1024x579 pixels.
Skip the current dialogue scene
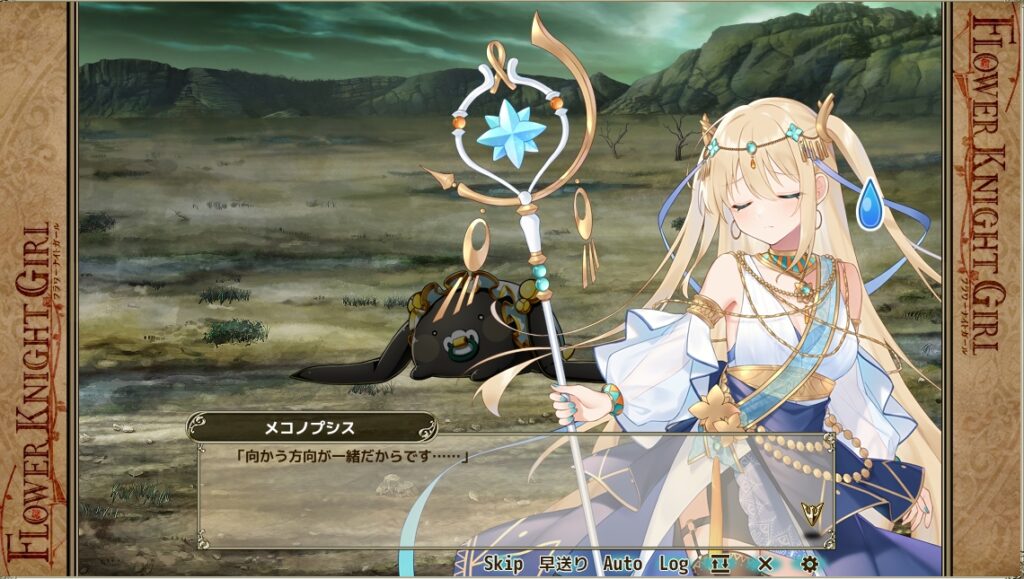(504, 564)
